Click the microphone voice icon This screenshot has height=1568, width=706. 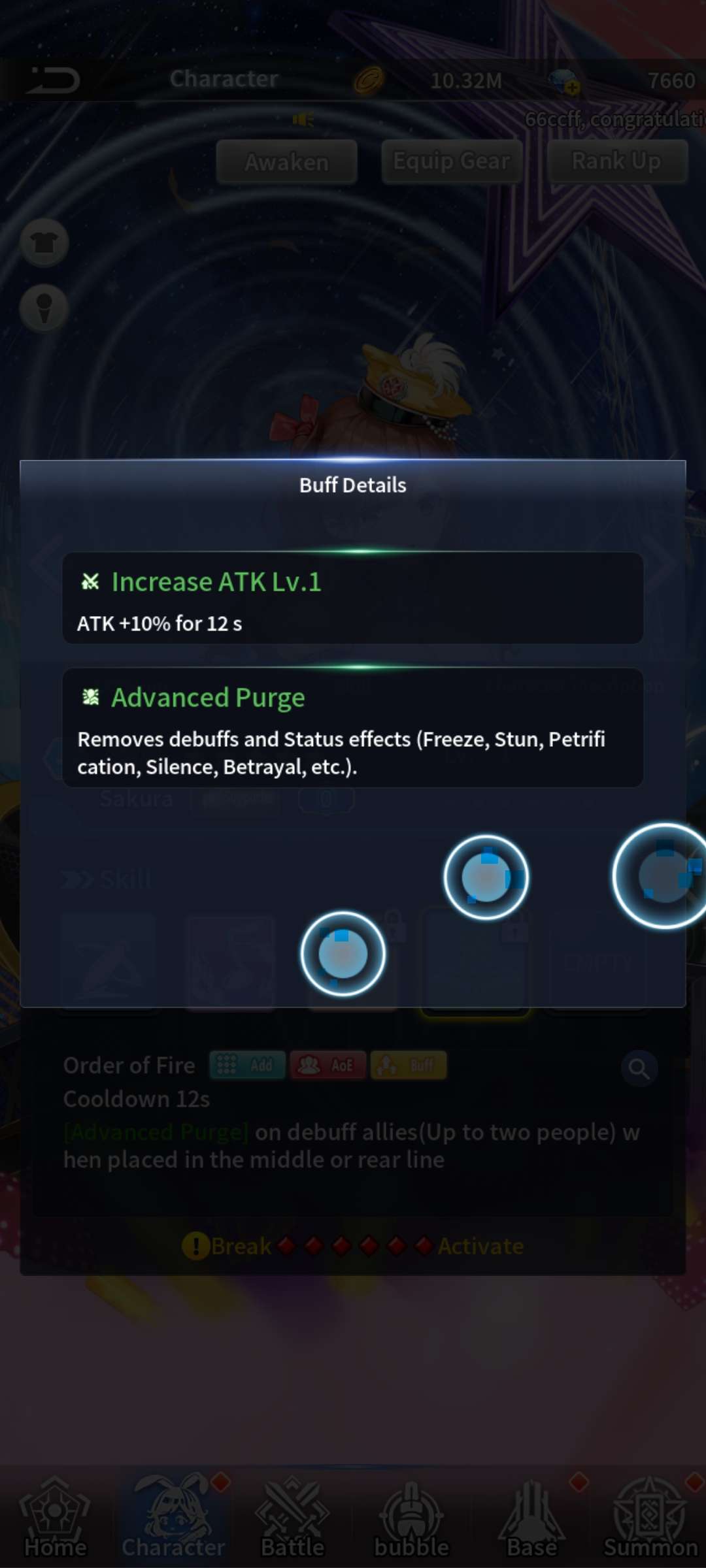click(x=44, y=307)
